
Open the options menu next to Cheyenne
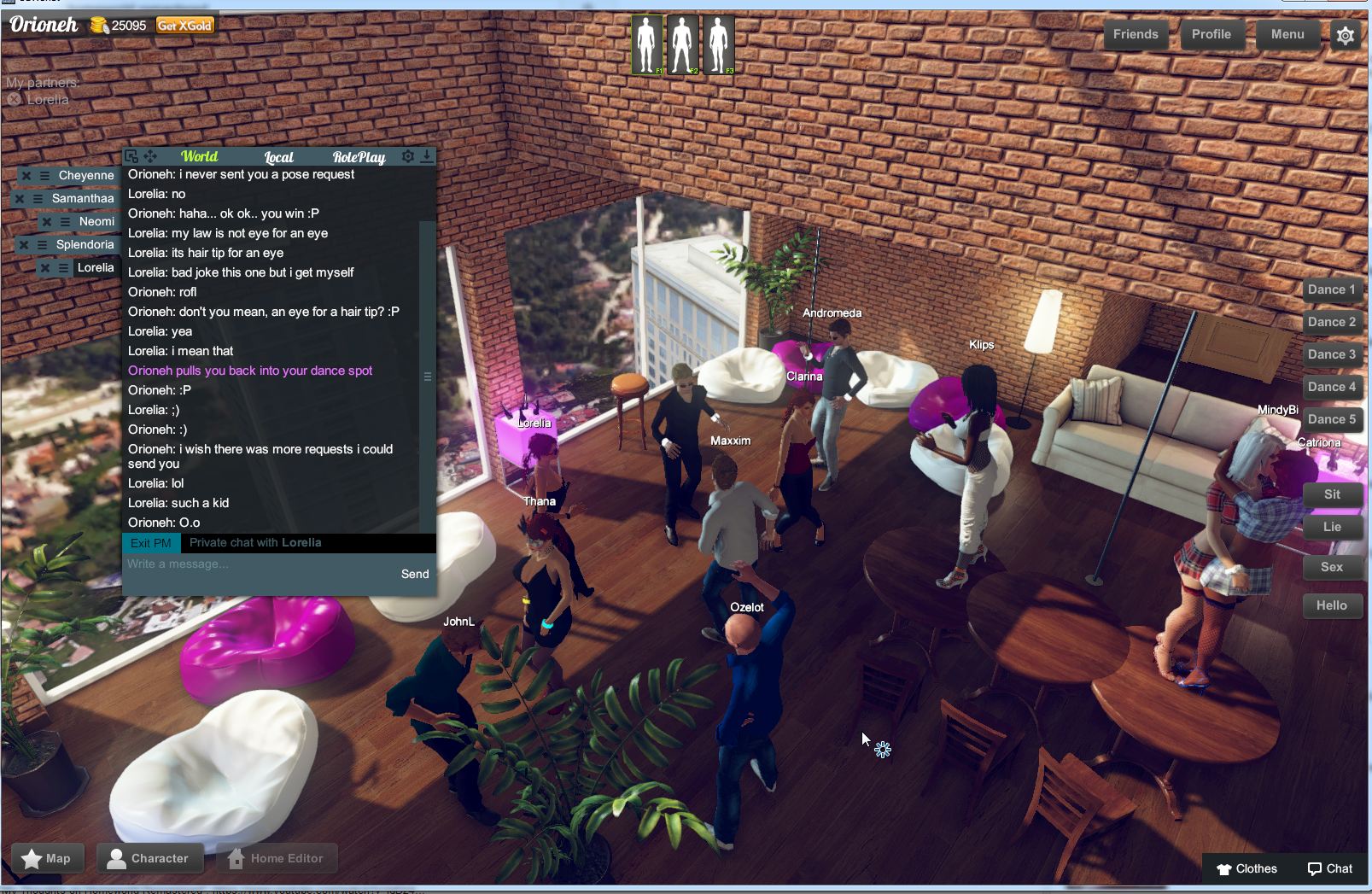[x=44, y=176]
